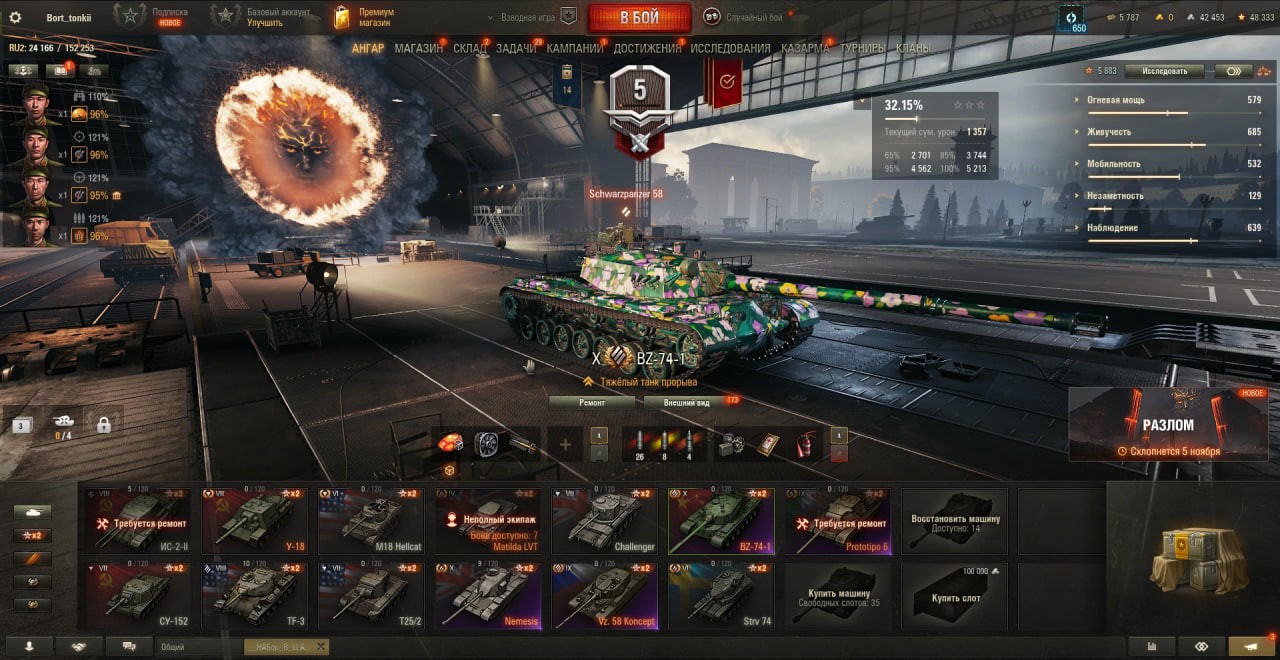Open the КЛАНЫ tab
The width and height of the screenshot is (1280, 660).
pyautogui.click(x=914, y=48)
